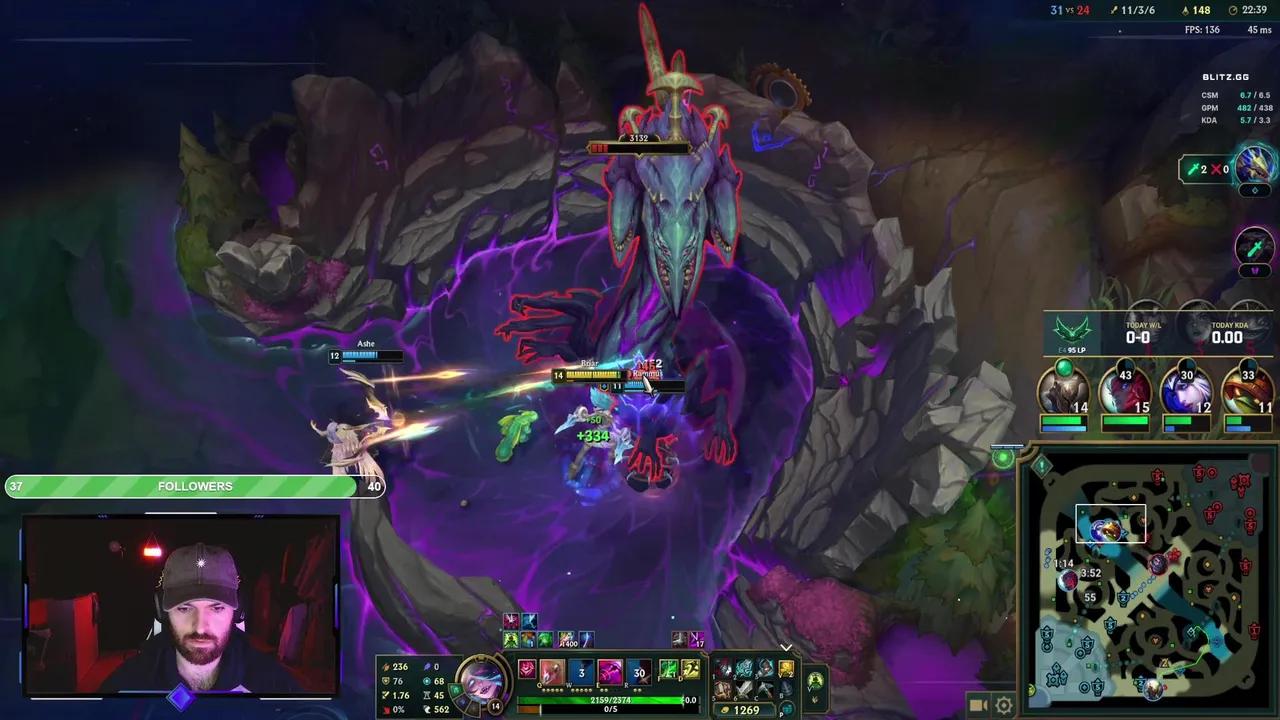Click the item icon in slot 1

724,668
